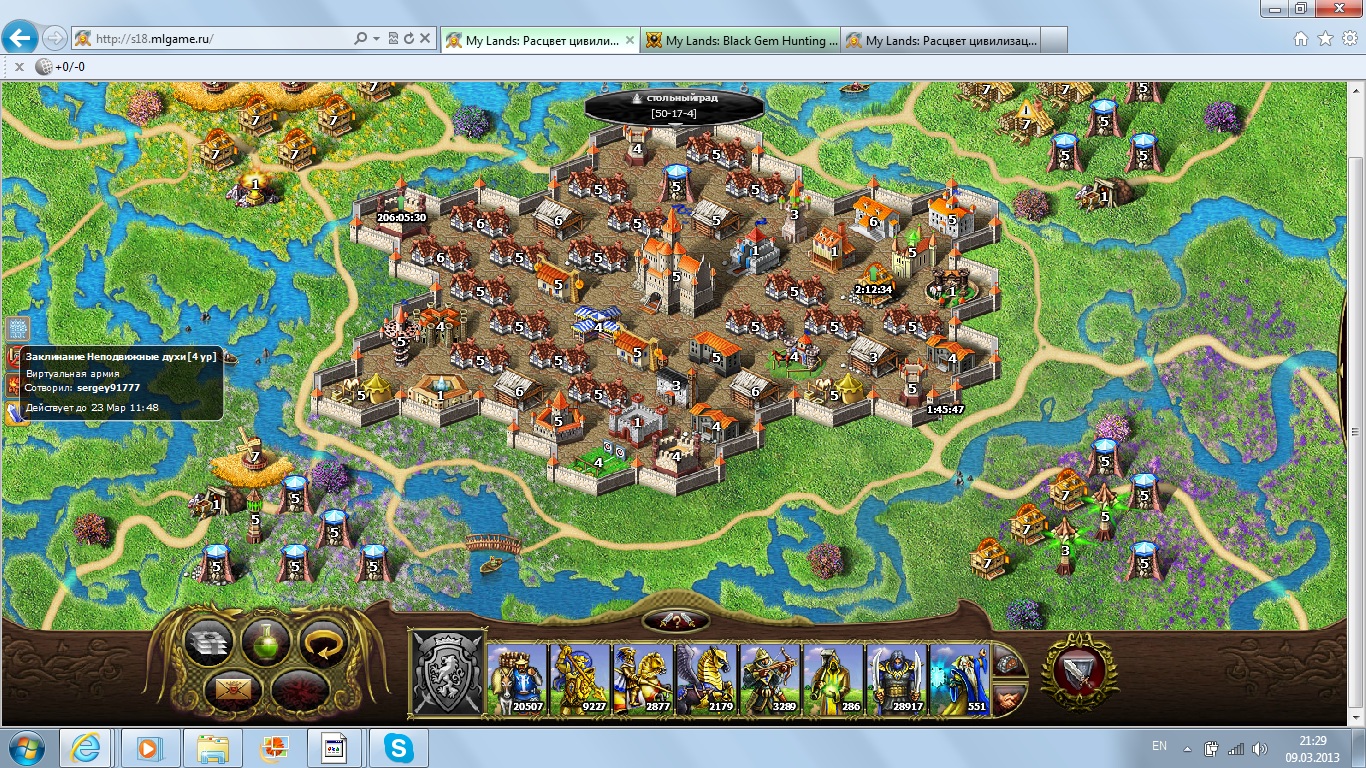Open the help button with question mark
The width and height of the screenshot is (1366, 768).
[x=676, y=621]
